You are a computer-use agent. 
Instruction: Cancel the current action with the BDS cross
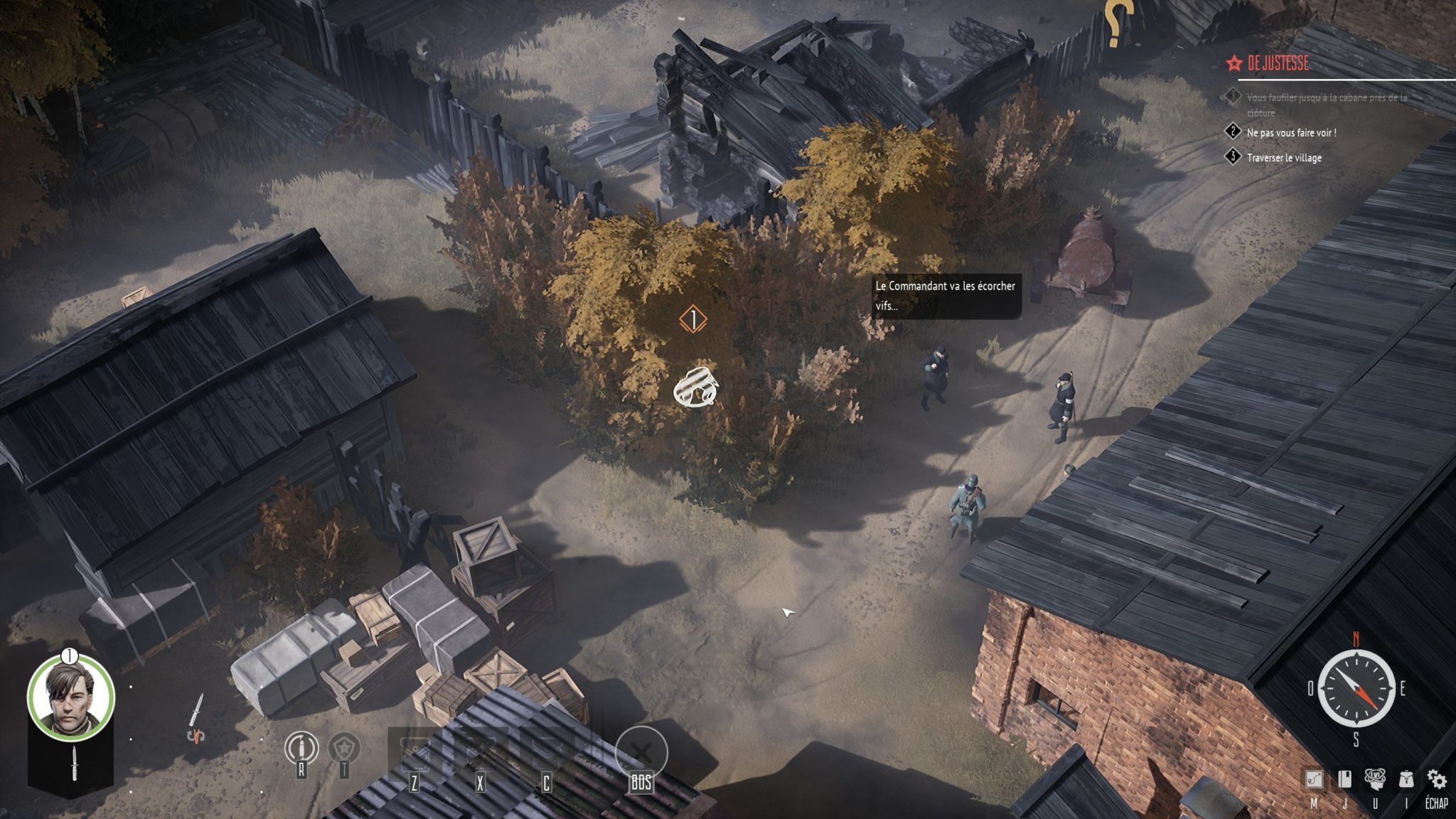pyautogui.click(x=641, y=748)
